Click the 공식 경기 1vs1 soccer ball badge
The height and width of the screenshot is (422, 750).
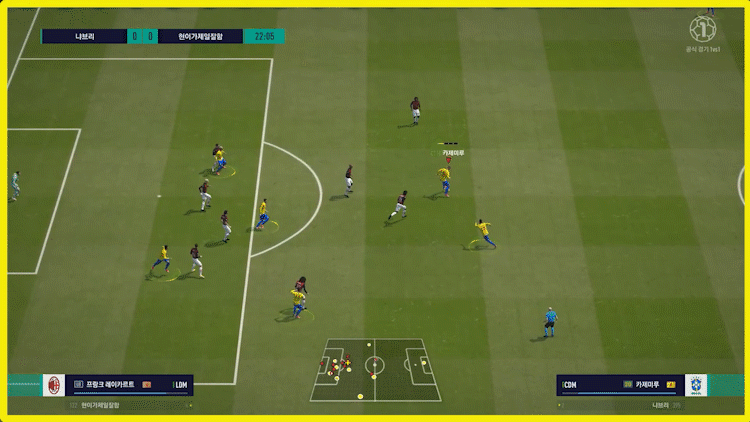pos(704,27)
